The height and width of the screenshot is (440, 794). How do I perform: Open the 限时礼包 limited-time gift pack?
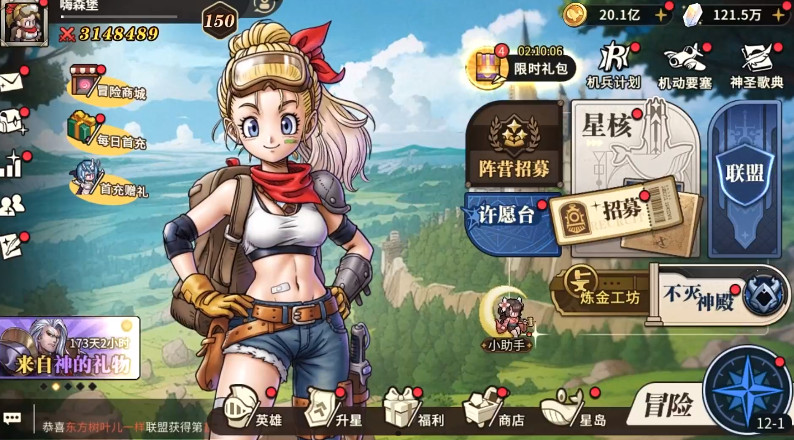click(x=527, y=64)
